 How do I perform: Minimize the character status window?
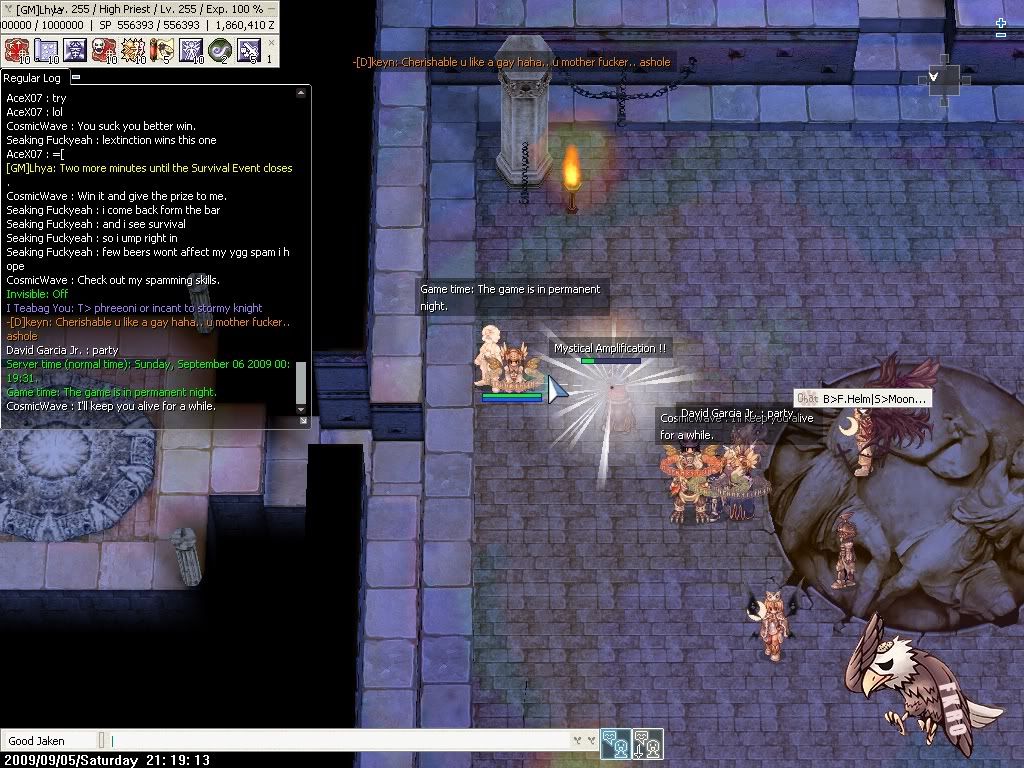(x=270, y=8)
